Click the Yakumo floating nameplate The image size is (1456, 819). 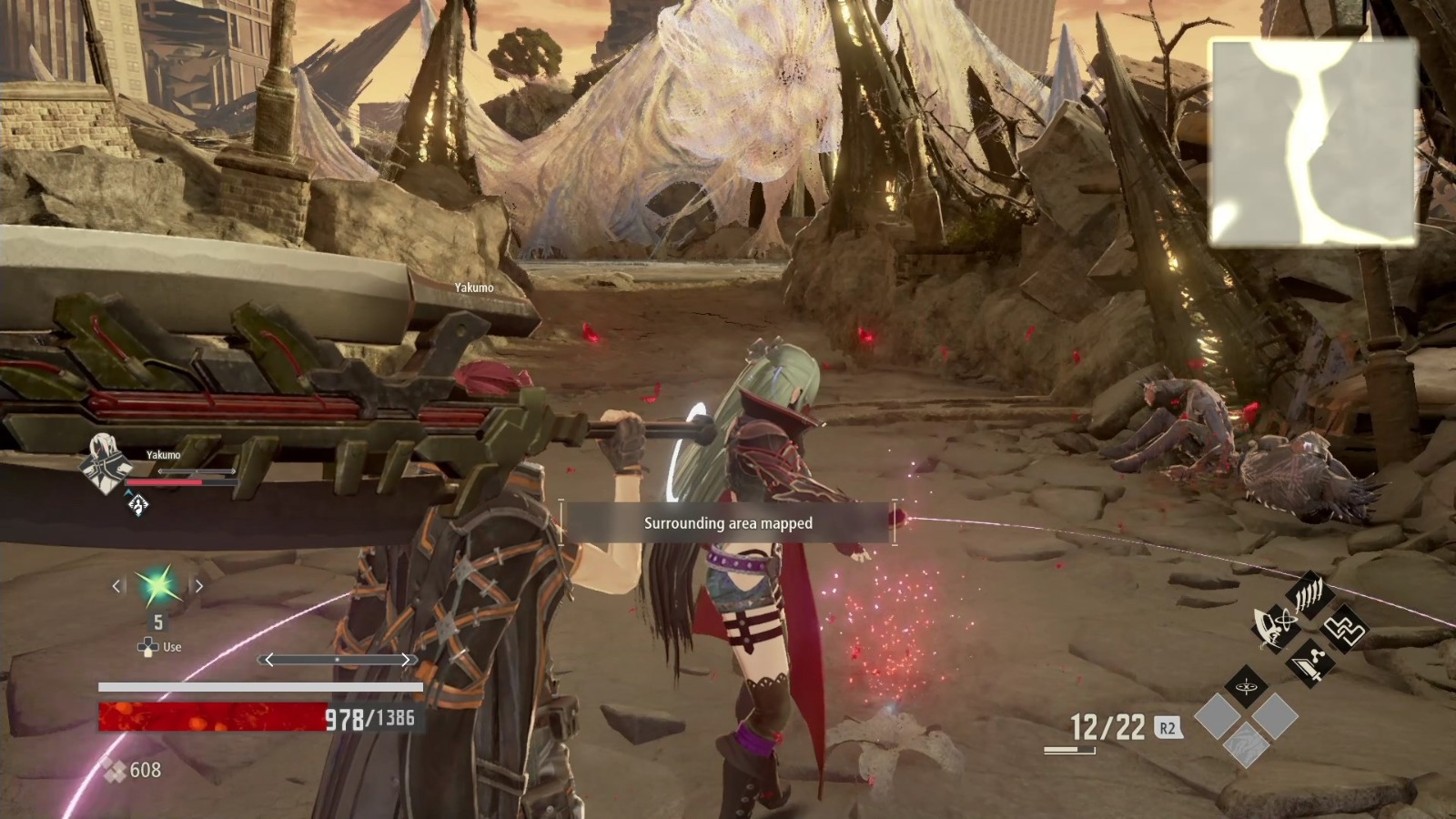tap(471, 285)
